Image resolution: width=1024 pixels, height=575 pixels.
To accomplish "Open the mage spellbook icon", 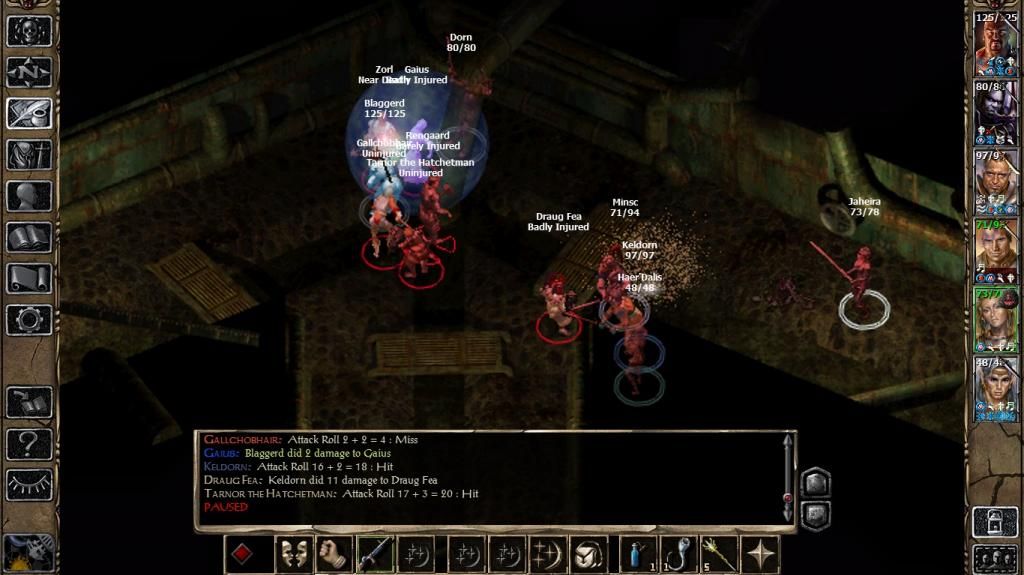I will (29, 237).
